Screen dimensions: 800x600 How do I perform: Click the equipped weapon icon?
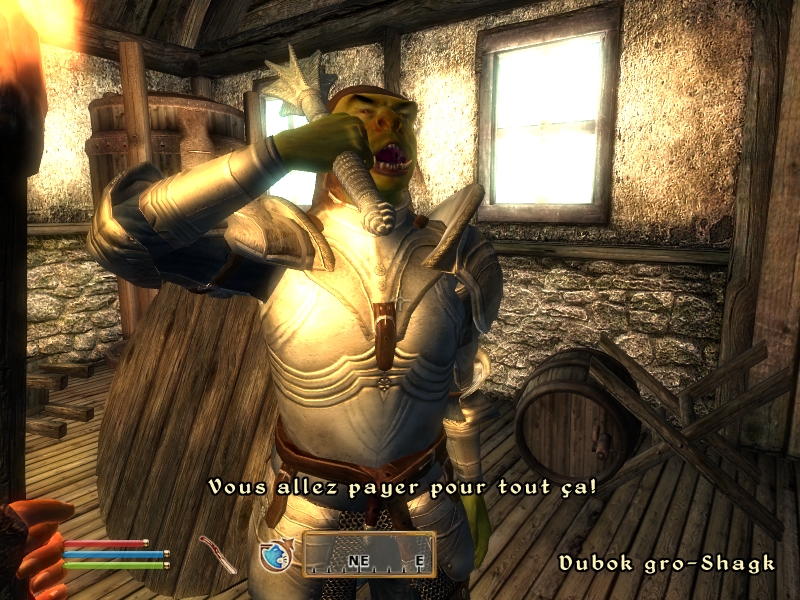click(x=216, y=553)
